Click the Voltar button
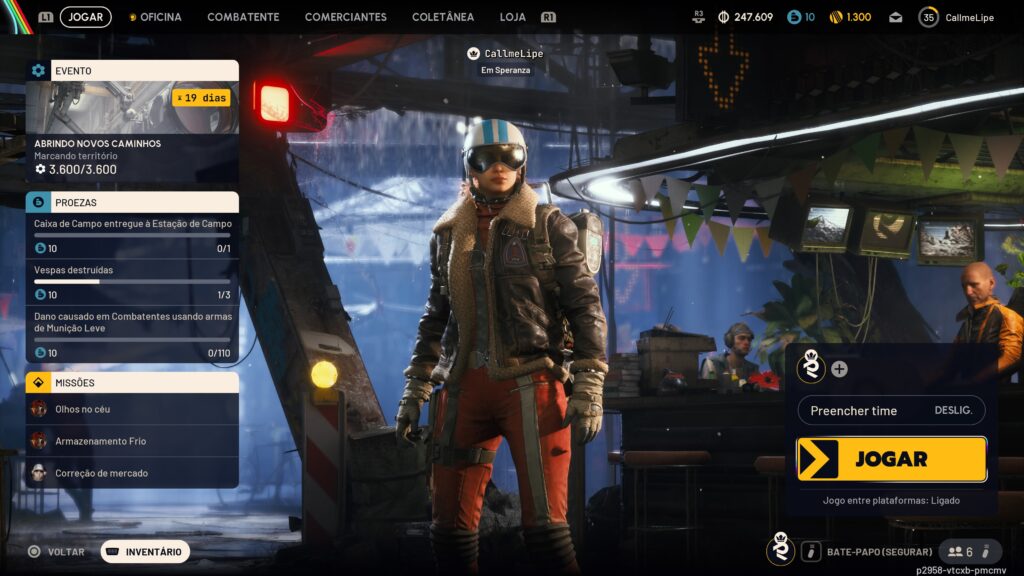The height and width of the screenshot is (576, 1024). coord(57,551)
